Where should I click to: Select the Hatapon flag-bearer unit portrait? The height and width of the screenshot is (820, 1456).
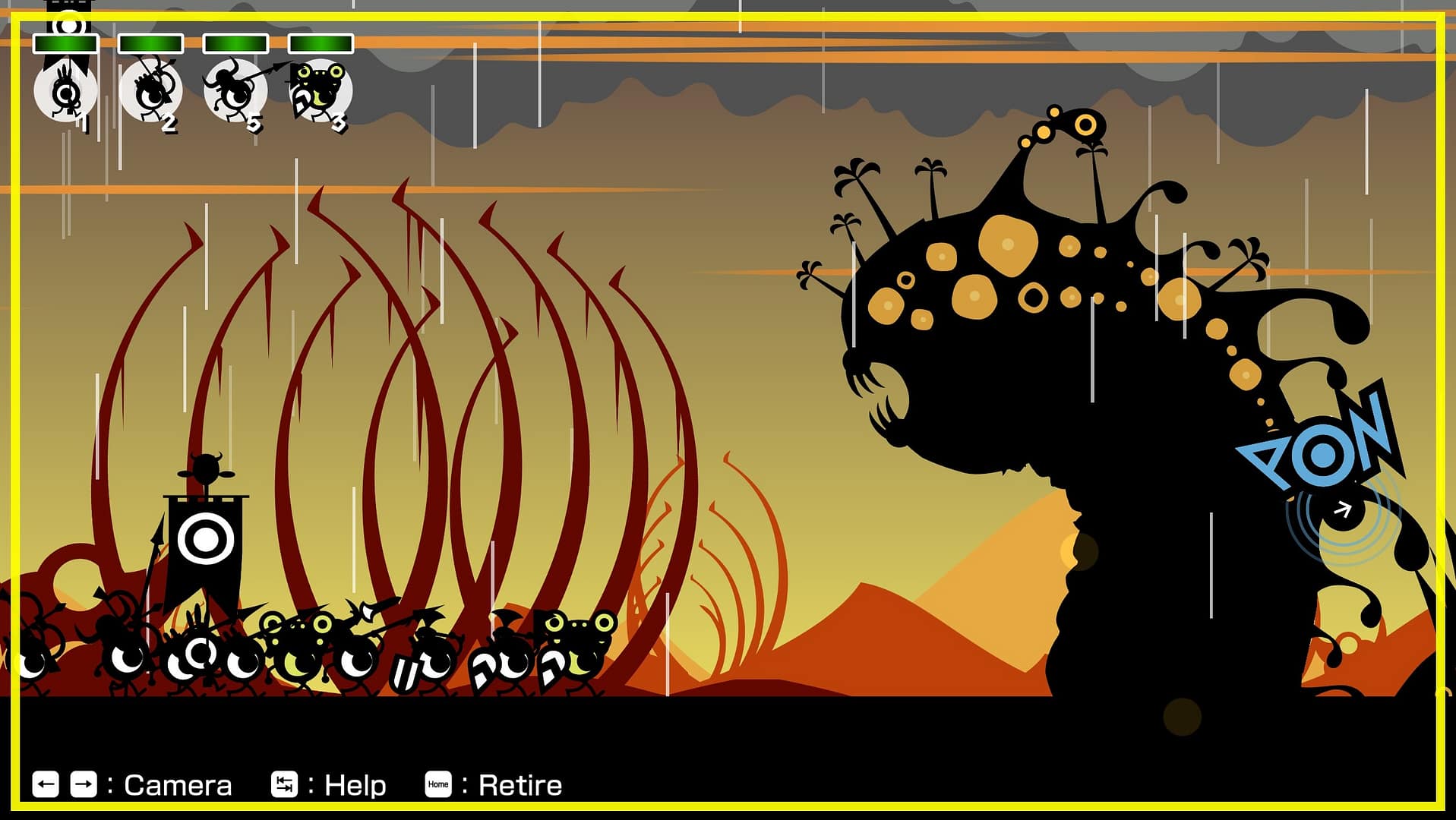point(65,91)
